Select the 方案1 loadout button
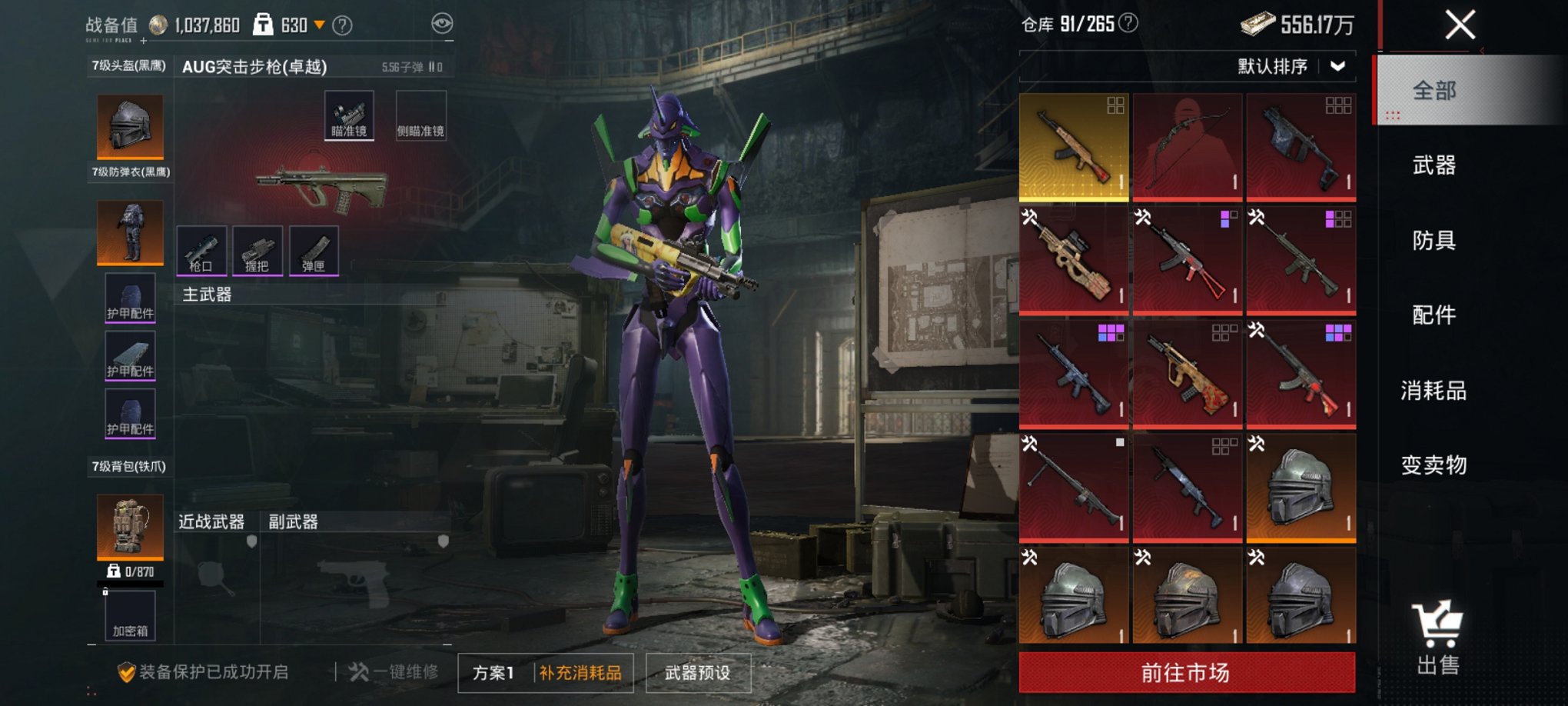1568x706 pixels. click(x=493, y=673)
